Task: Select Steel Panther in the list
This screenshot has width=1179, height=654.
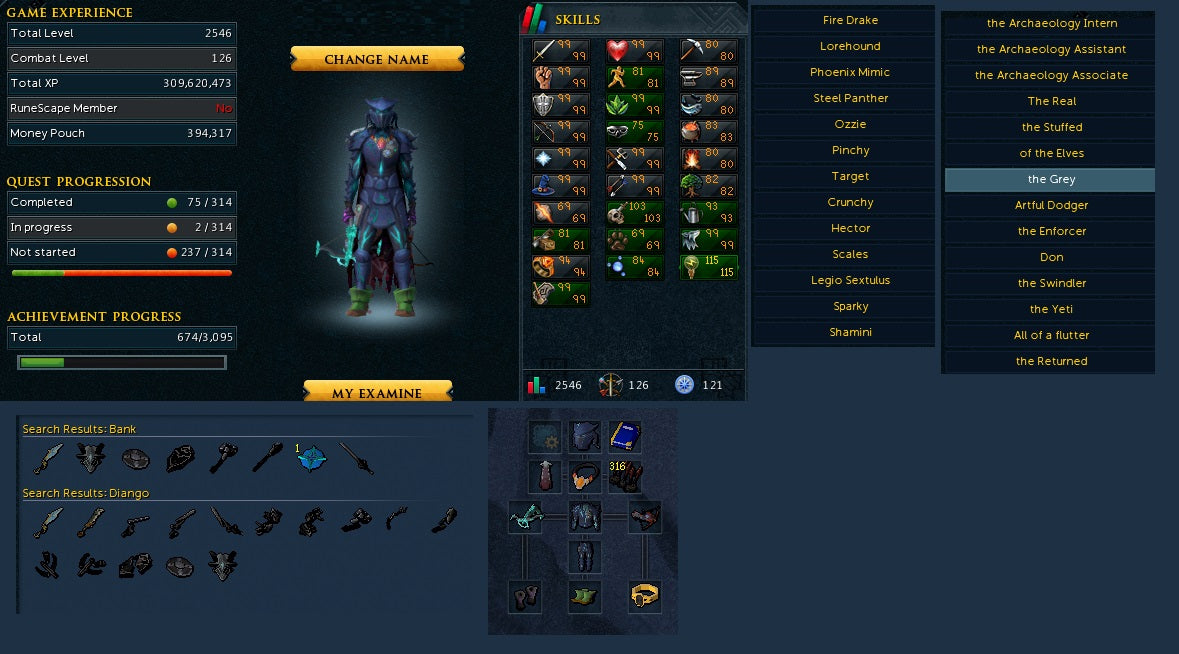Action: coord(850,98)
